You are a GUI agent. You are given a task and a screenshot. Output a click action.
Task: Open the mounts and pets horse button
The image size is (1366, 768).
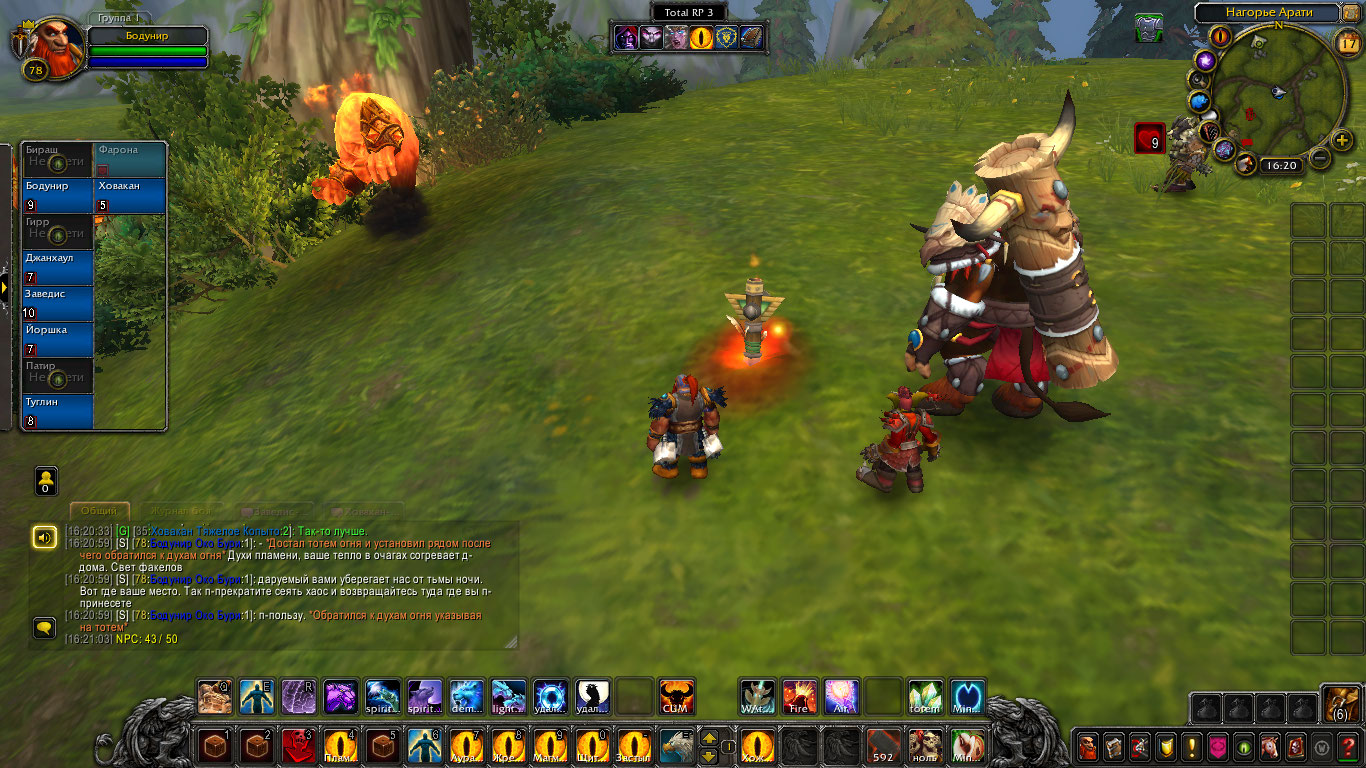tap(1269, 746)
